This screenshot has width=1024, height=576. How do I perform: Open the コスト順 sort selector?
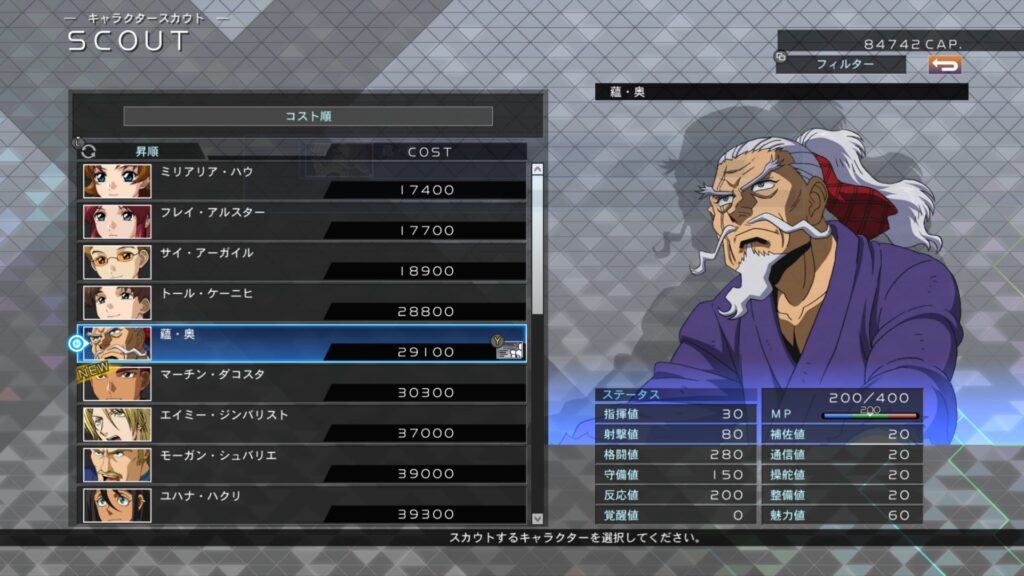click(308, 116)
